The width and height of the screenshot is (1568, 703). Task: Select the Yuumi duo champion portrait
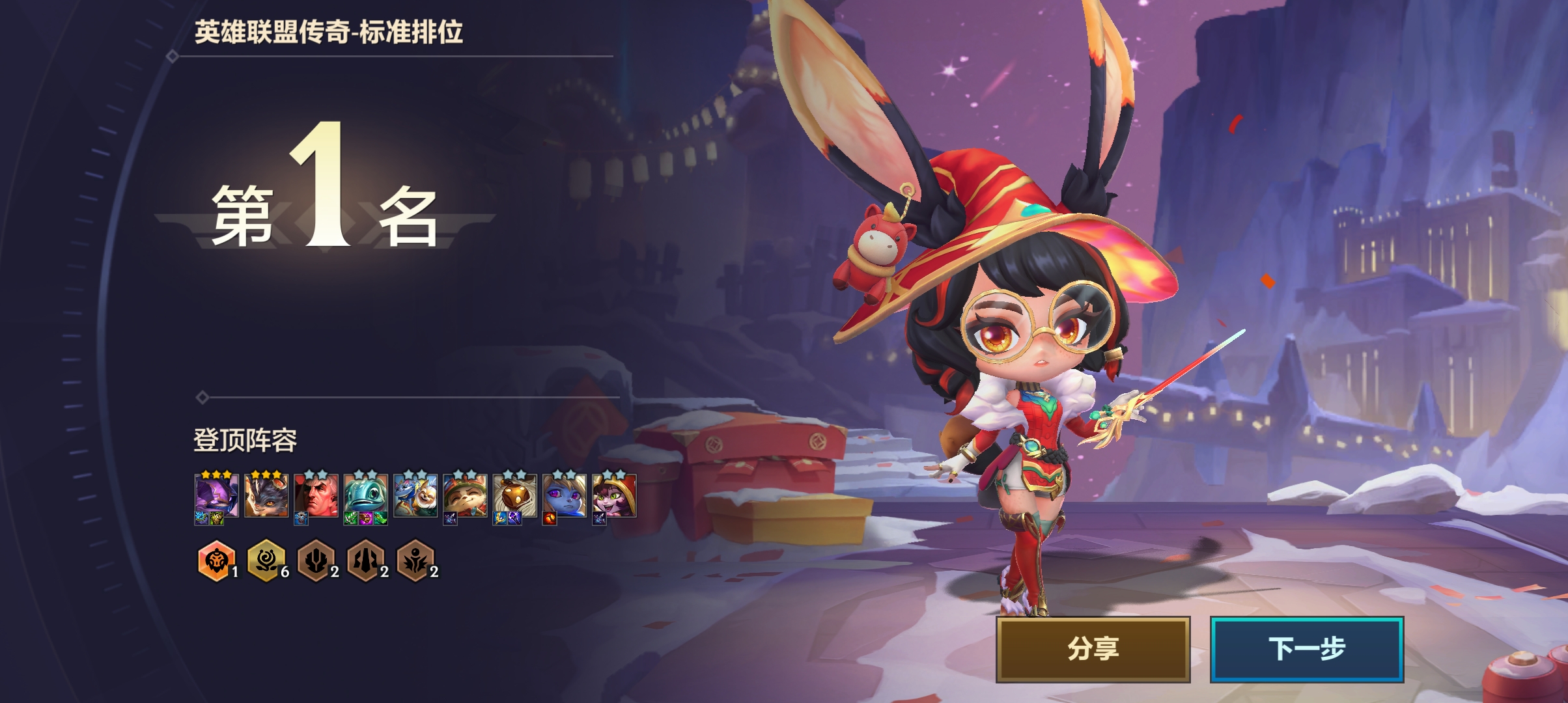(x=415, y=495)
